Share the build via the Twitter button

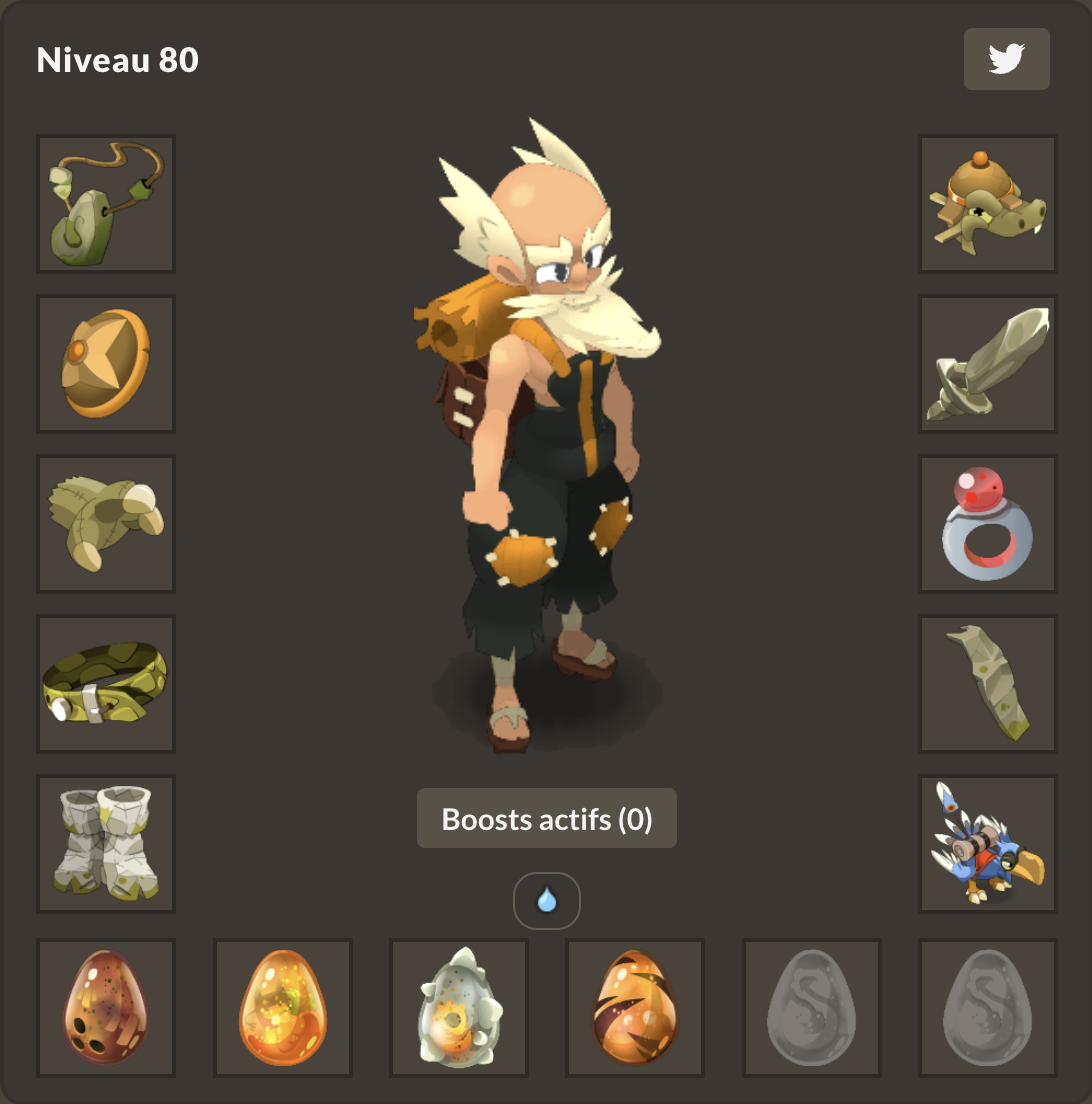point(1006,59)
